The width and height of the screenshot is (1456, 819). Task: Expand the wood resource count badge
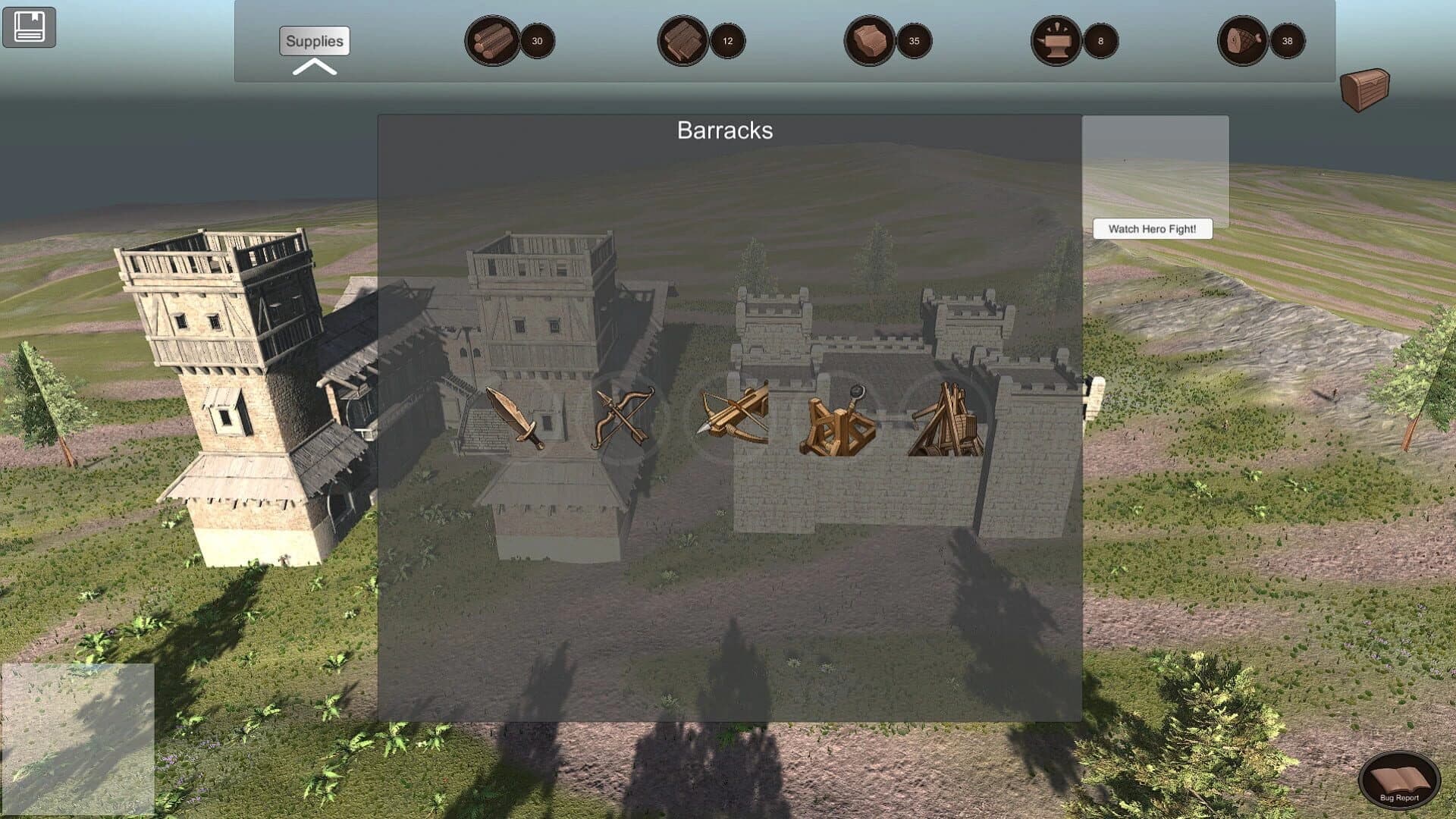(x=536, y=42)
